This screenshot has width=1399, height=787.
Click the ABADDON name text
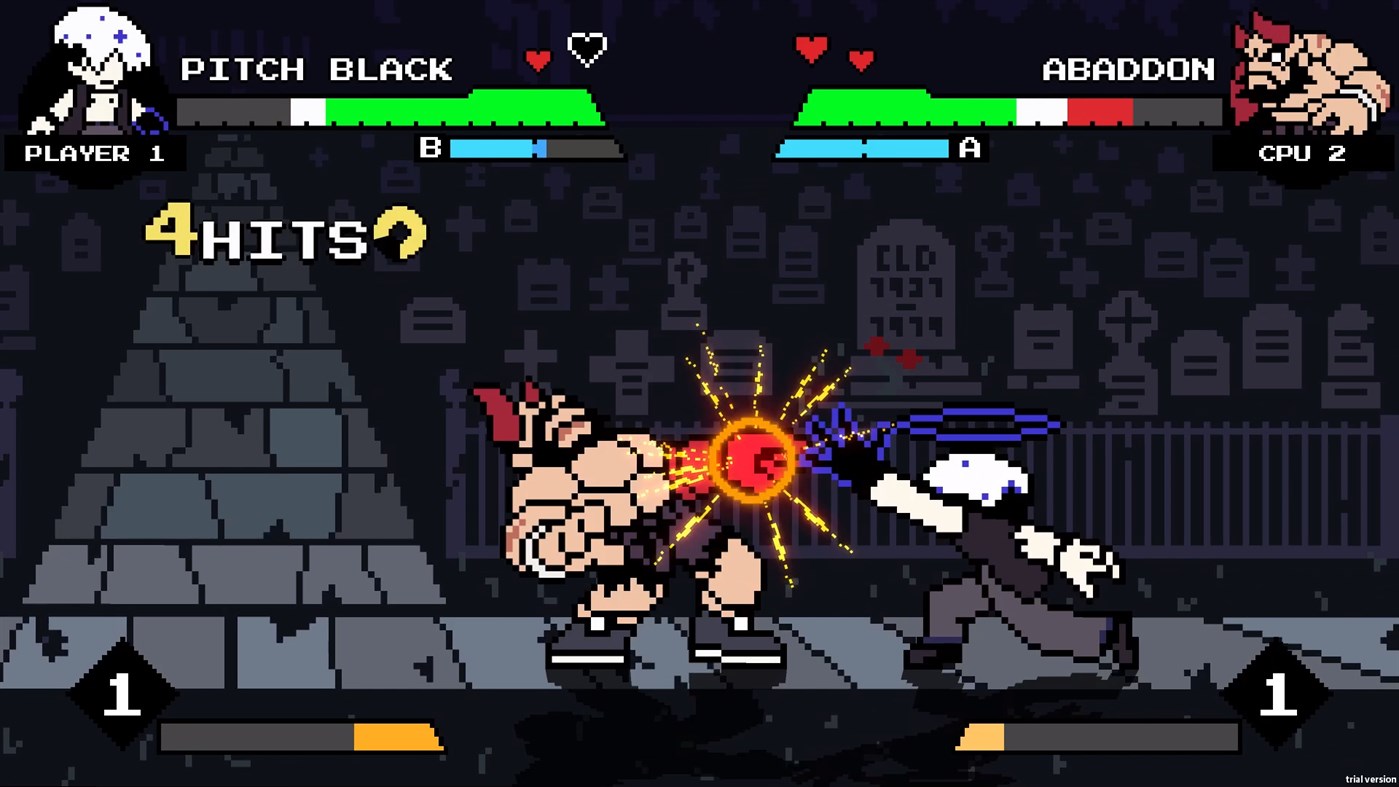(1126, 70)
